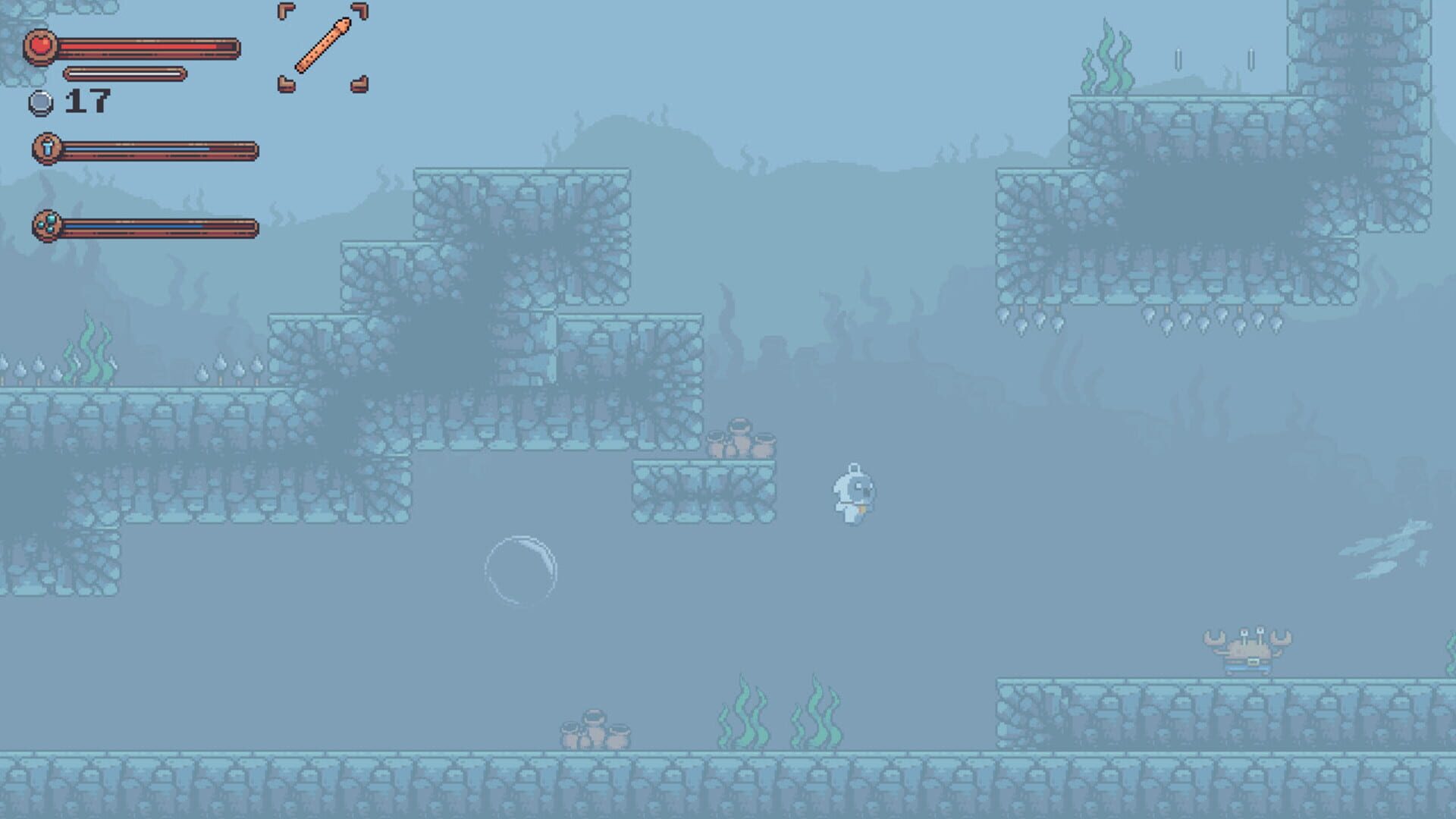Click the top-left bracket of the weapon slot
Image resolution: width=1456 pixels, height=819 pixels.
(x=287, y=11)
